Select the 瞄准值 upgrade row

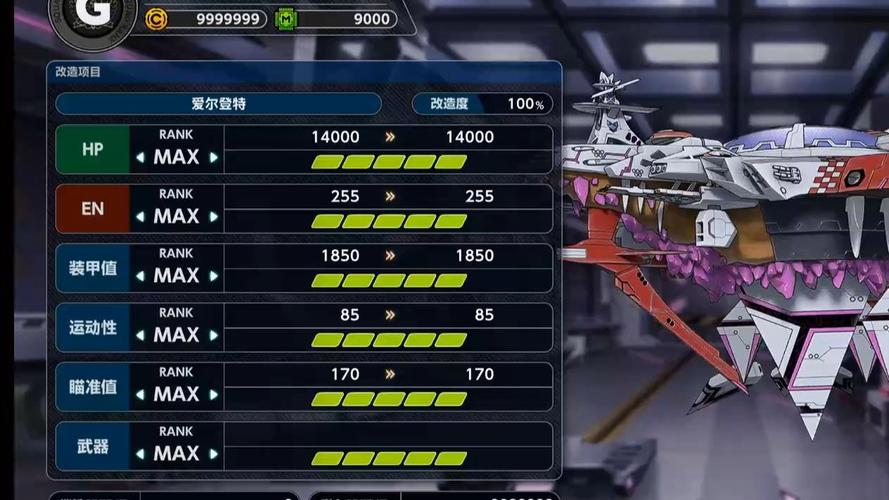click(92, 387)
